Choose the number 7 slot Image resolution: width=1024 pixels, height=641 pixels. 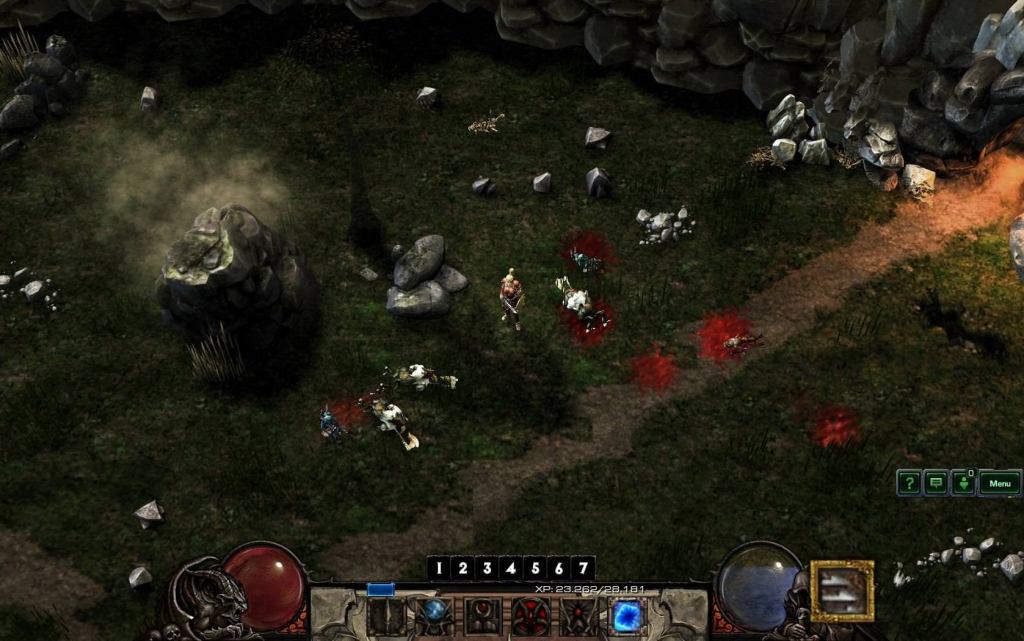coord(583,568)
